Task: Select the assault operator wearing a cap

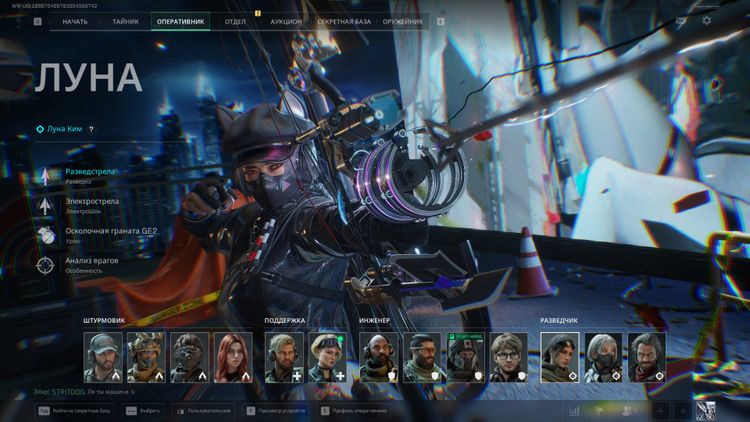Action: click(103, 357)
